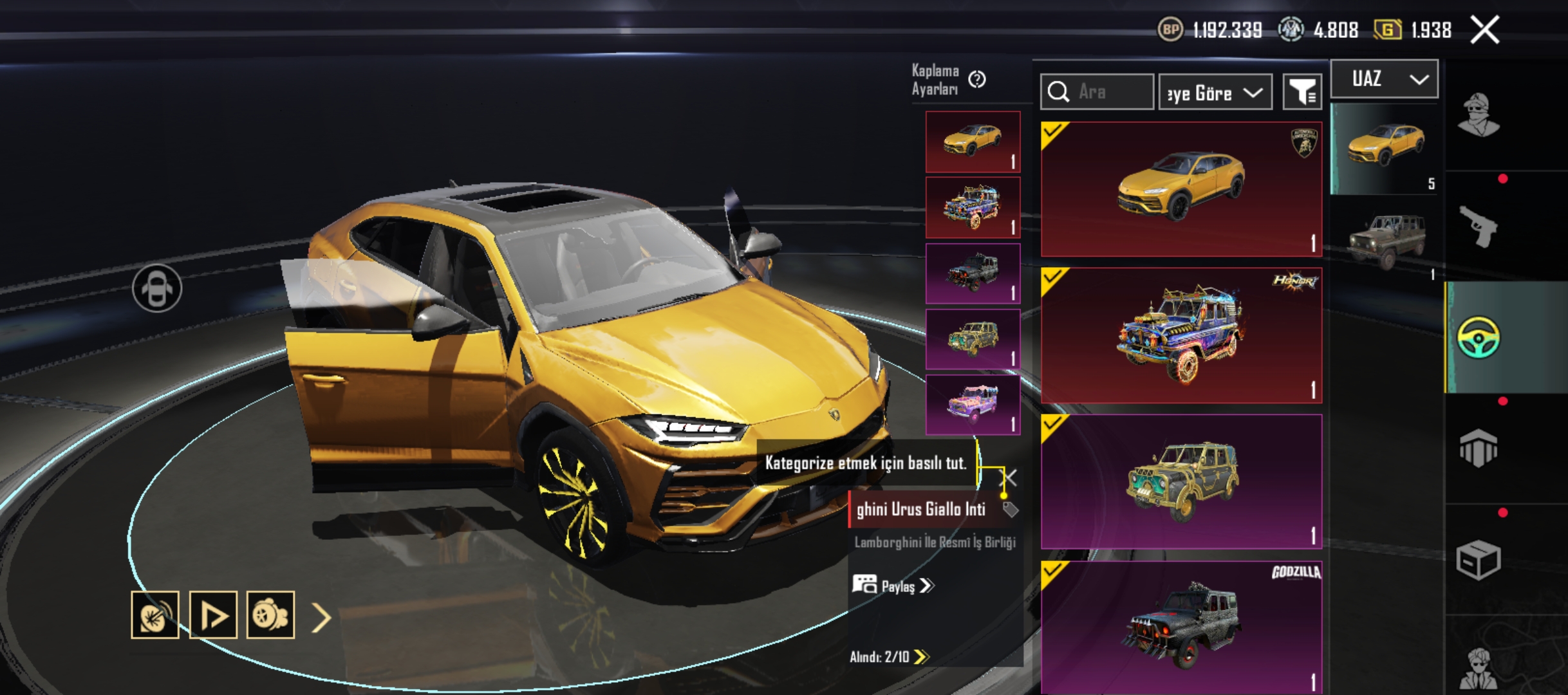1568x695 pixels.
Task: Expand more vehicle effect options arrow
Action: tap(321, 618)
